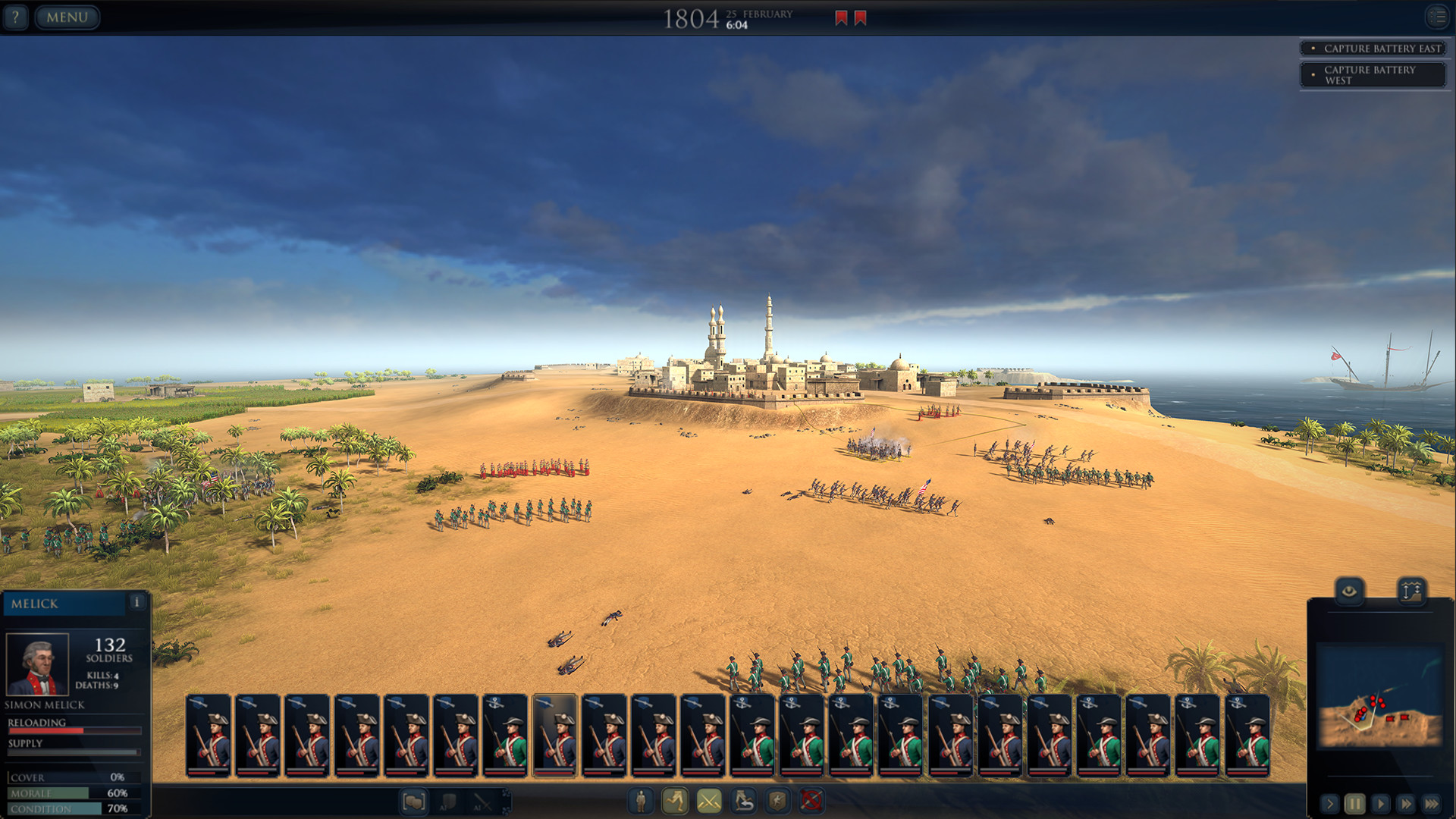Pause the battle

pyautogui.click(x=1354, y=803)
